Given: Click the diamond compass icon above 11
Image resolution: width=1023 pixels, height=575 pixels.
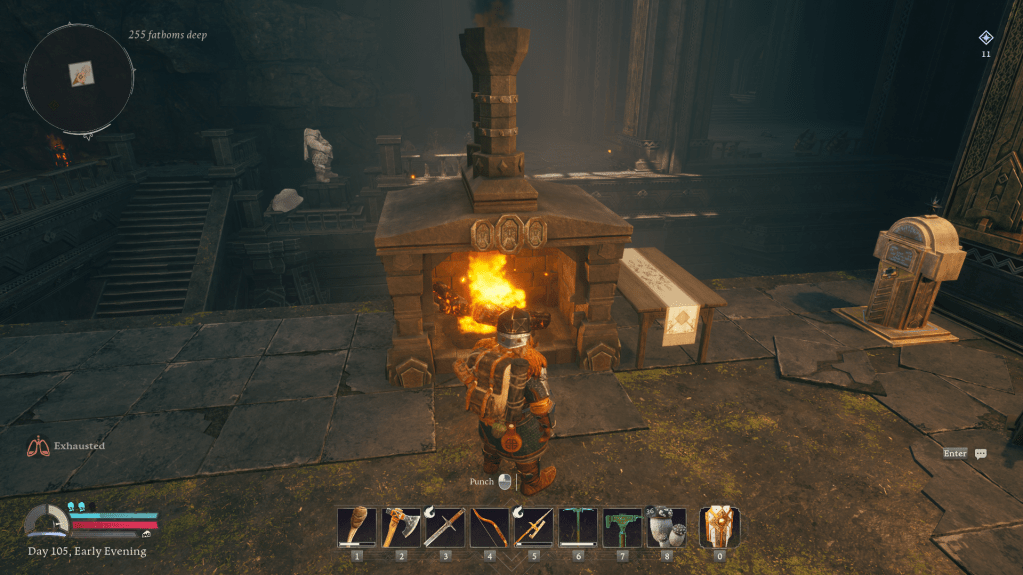Looking at the screenshot, I should pos(986,38).
